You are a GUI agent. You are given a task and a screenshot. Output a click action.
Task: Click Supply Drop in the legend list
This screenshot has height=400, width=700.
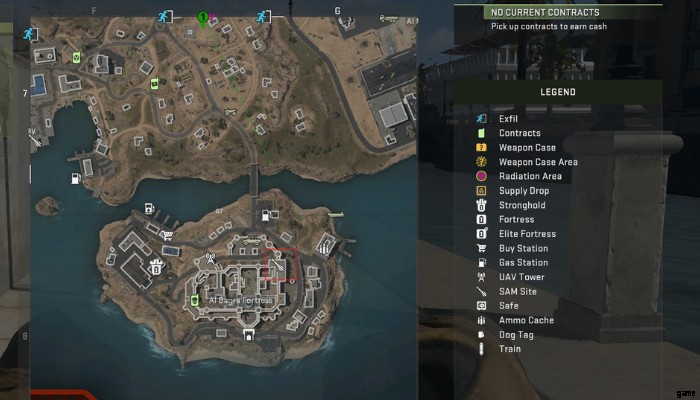pyautogui.click(x=525, y=191)
